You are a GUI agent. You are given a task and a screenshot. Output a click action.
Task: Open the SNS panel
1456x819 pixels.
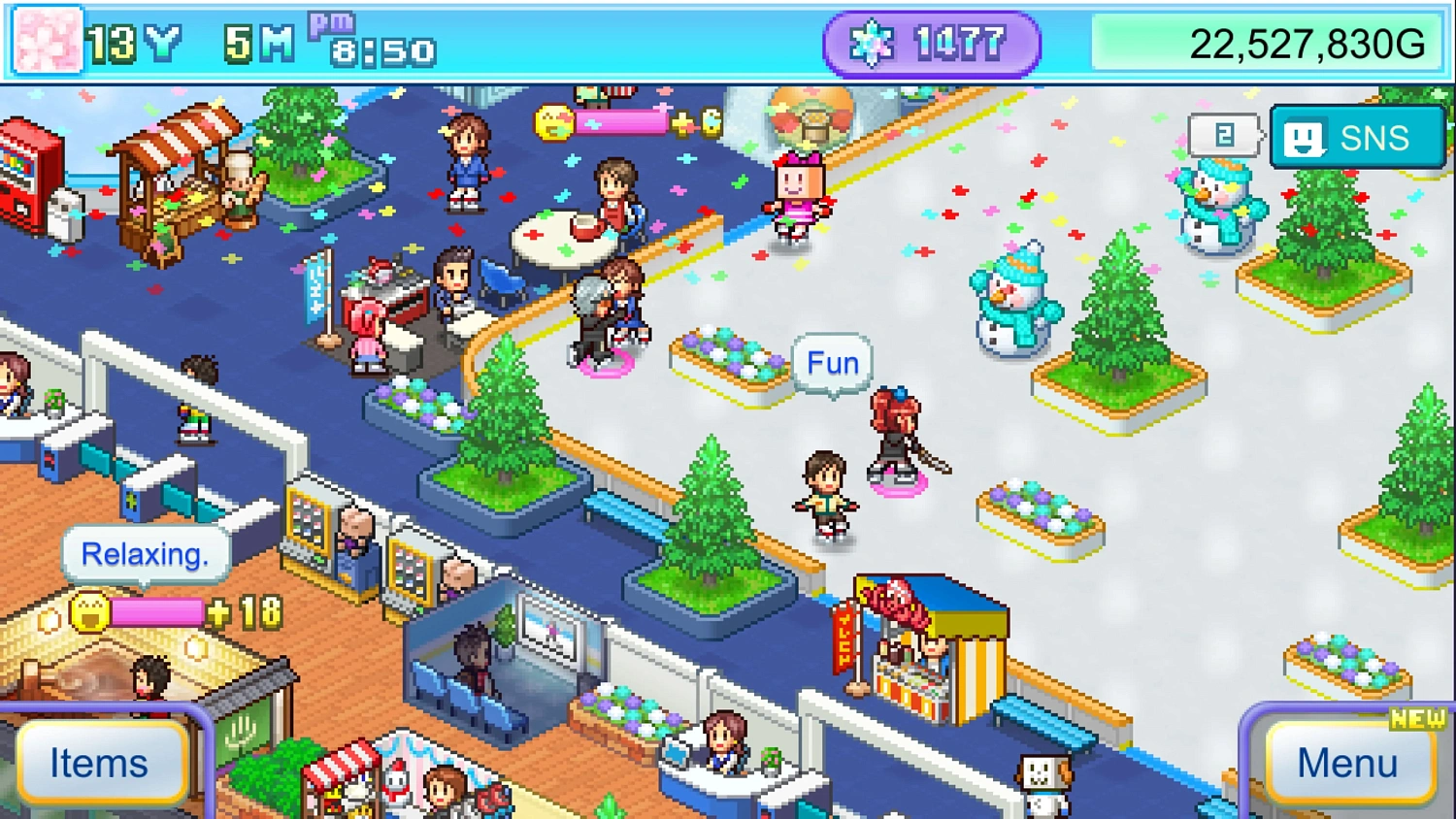click(1356, 137)
